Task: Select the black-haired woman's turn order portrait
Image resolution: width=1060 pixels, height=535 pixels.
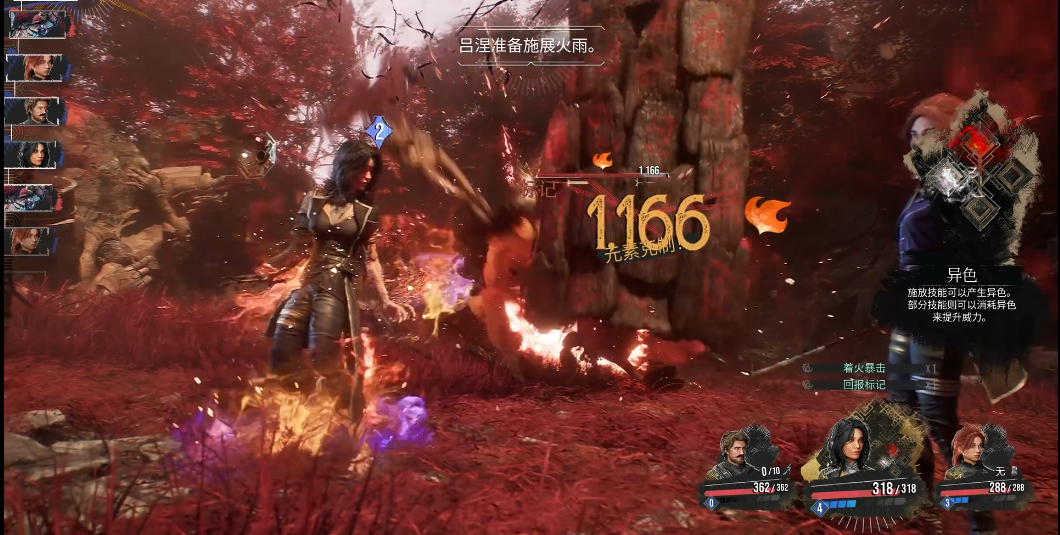Action: click(36, 154)
